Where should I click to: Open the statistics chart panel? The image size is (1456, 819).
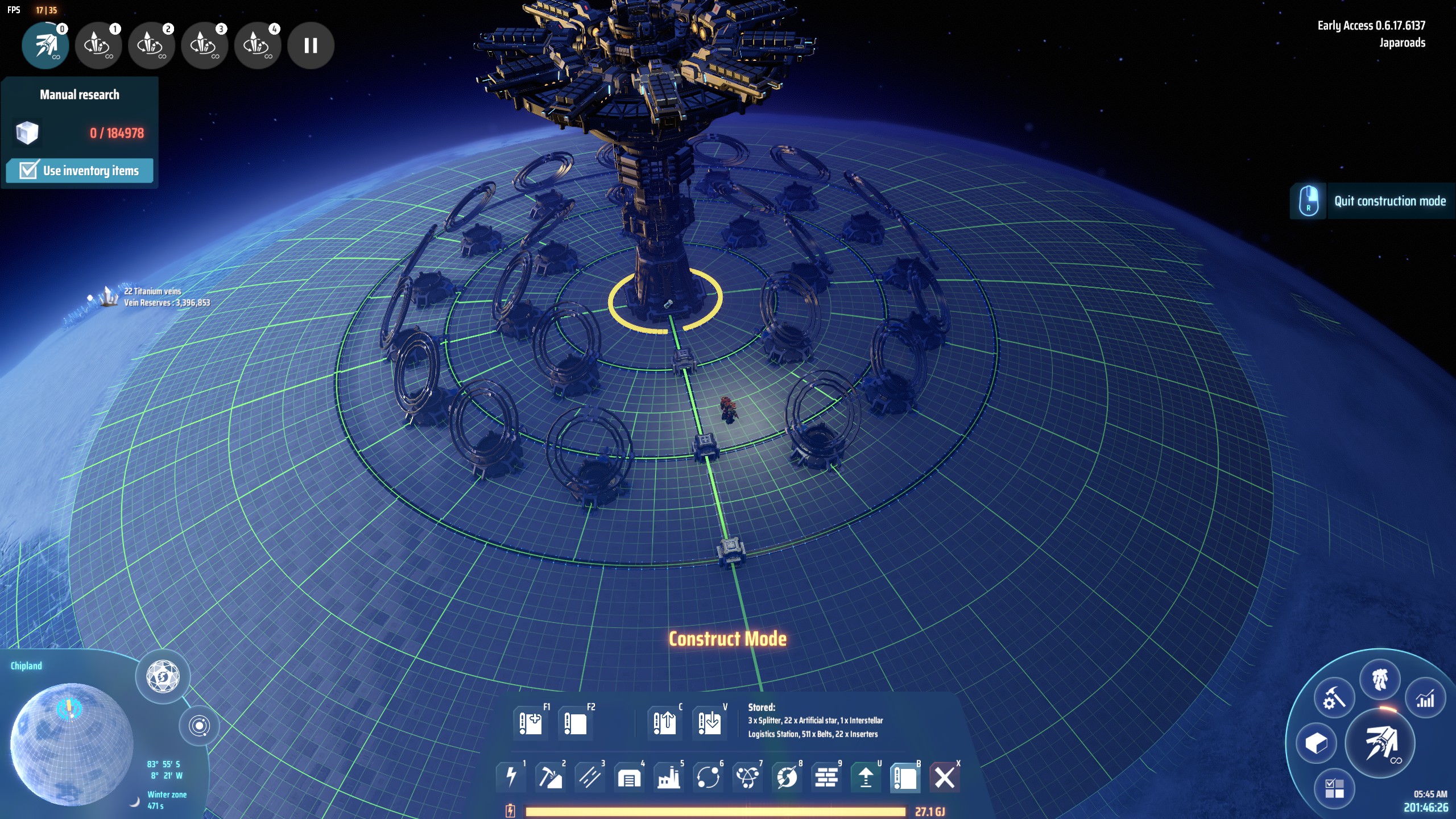point(1425,700)
